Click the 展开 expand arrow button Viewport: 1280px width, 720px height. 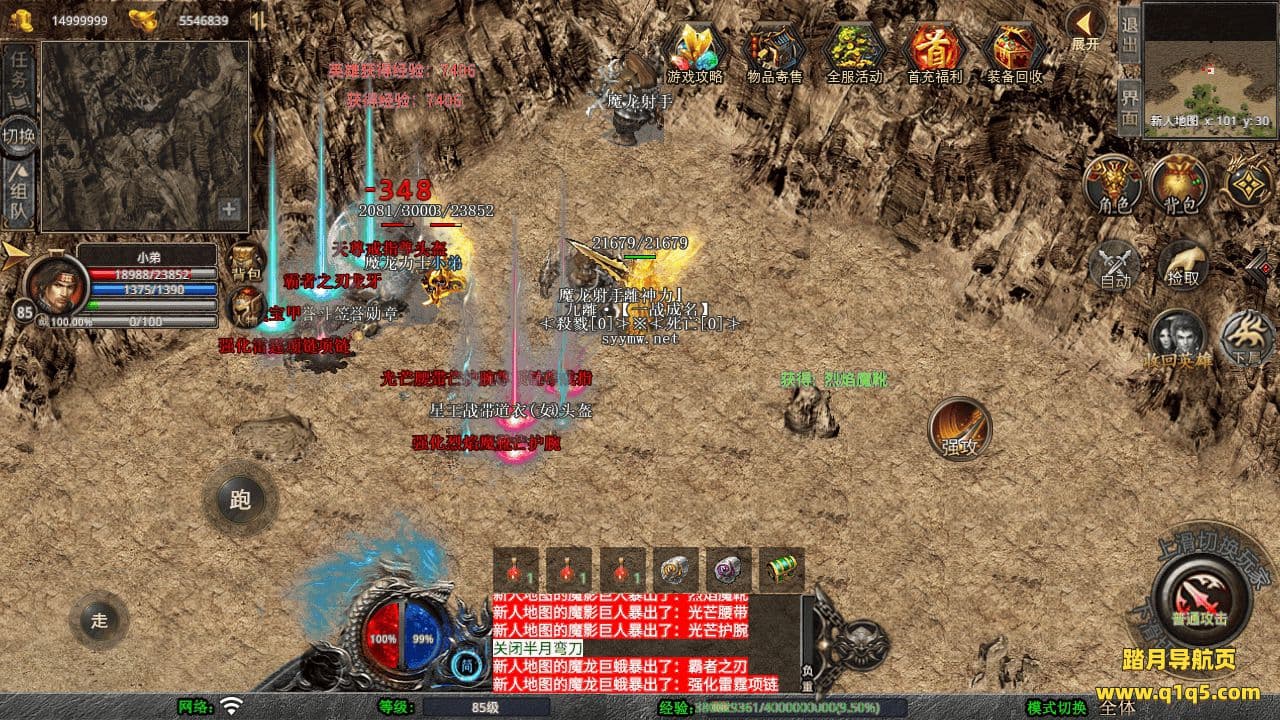click(1085, 27)
